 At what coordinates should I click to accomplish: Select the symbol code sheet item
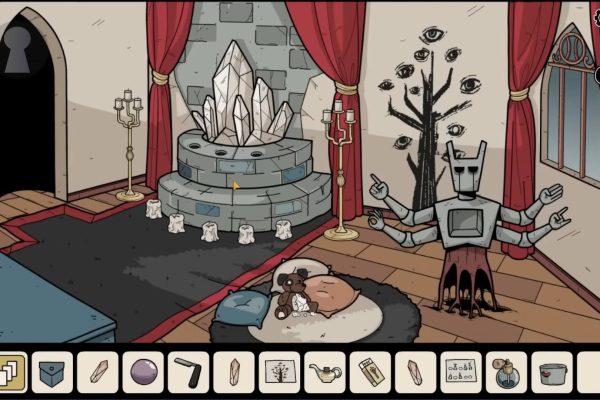coord(460,372)
